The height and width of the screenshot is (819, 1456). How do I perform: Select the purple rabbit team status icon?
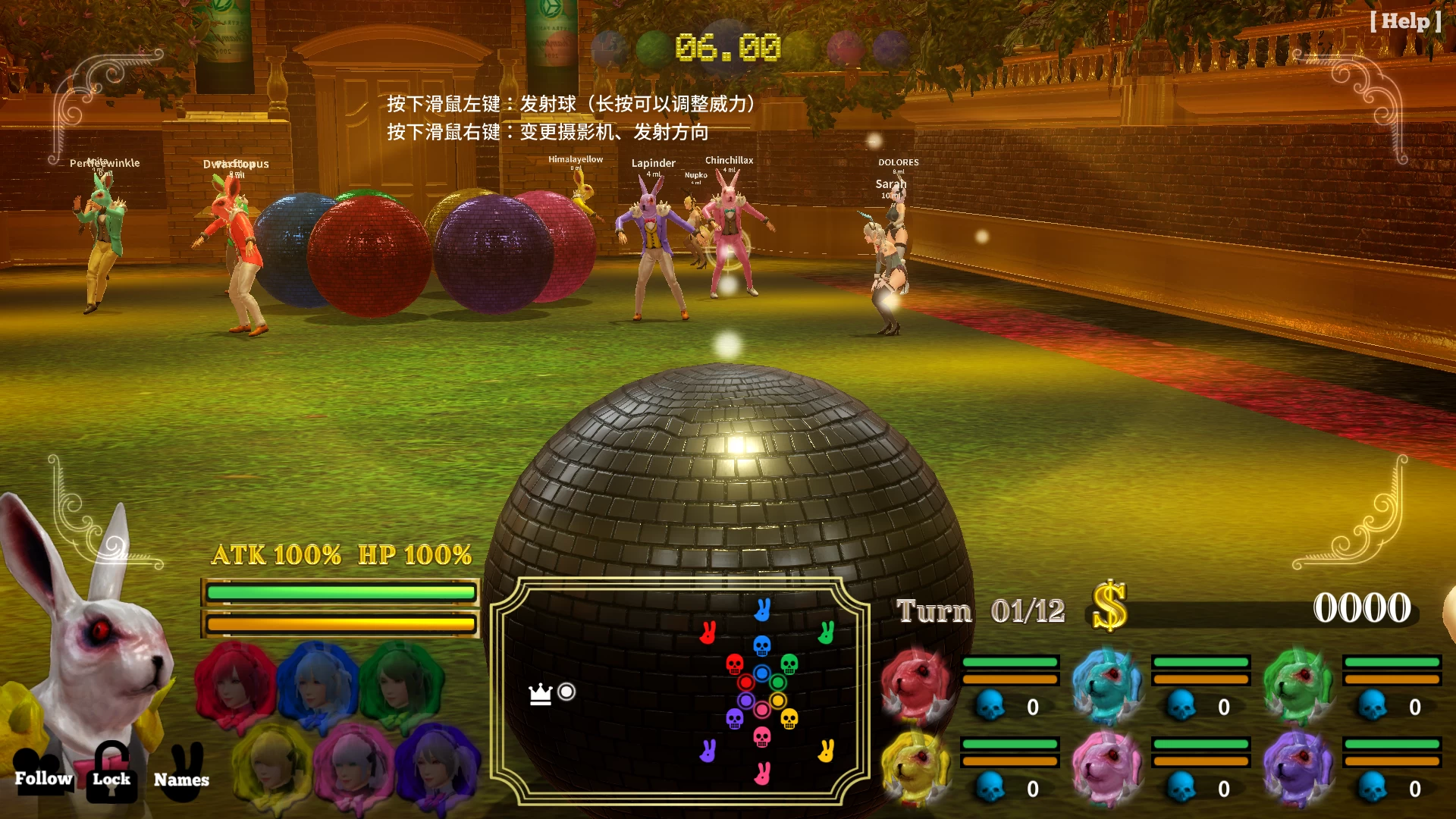point(1298,766)
